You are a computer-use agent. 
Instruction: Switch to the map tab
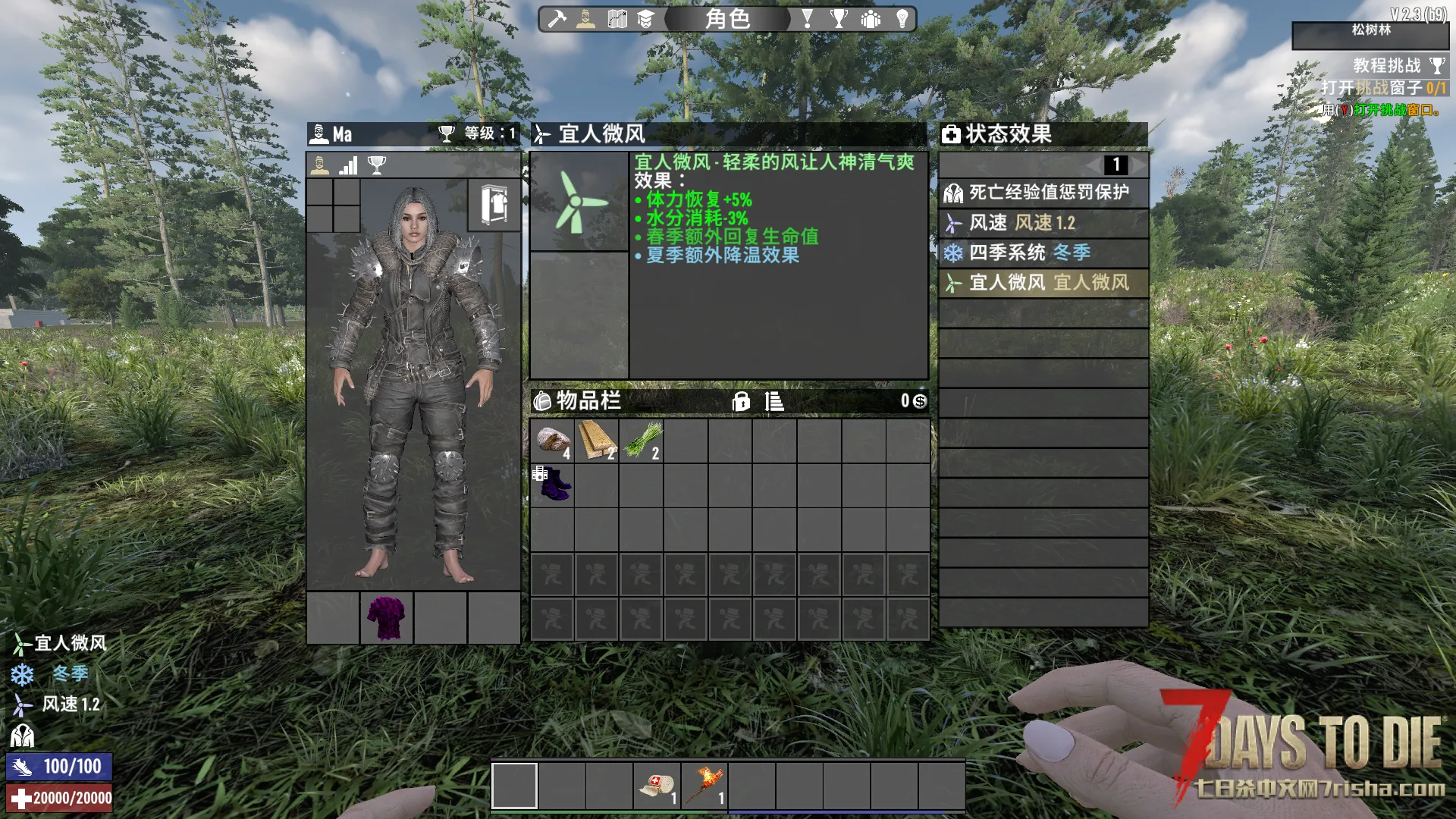click(617, 19)
